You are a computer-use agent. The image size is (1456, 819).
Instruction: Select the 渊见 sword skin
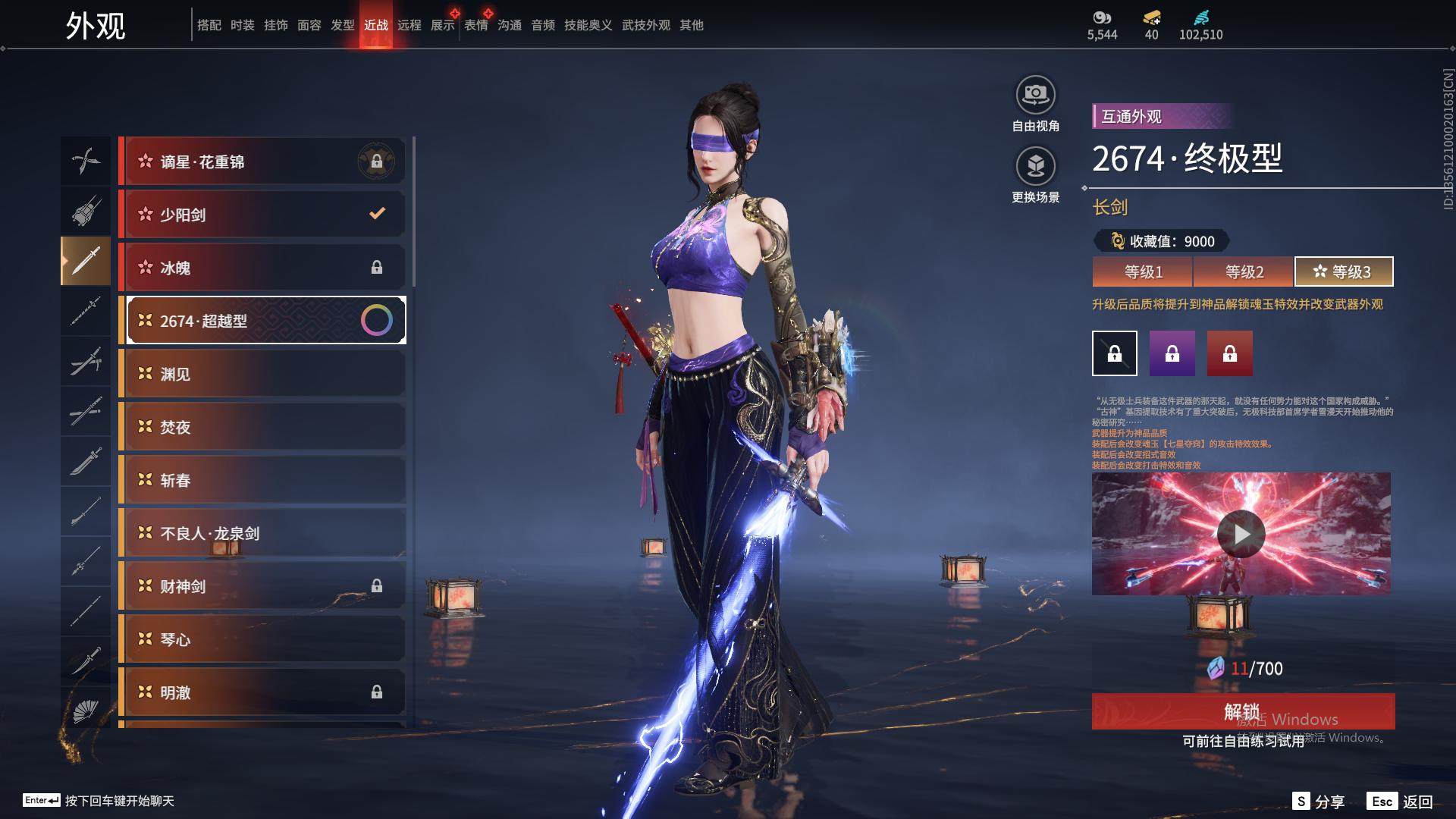(x=262, y=374)
